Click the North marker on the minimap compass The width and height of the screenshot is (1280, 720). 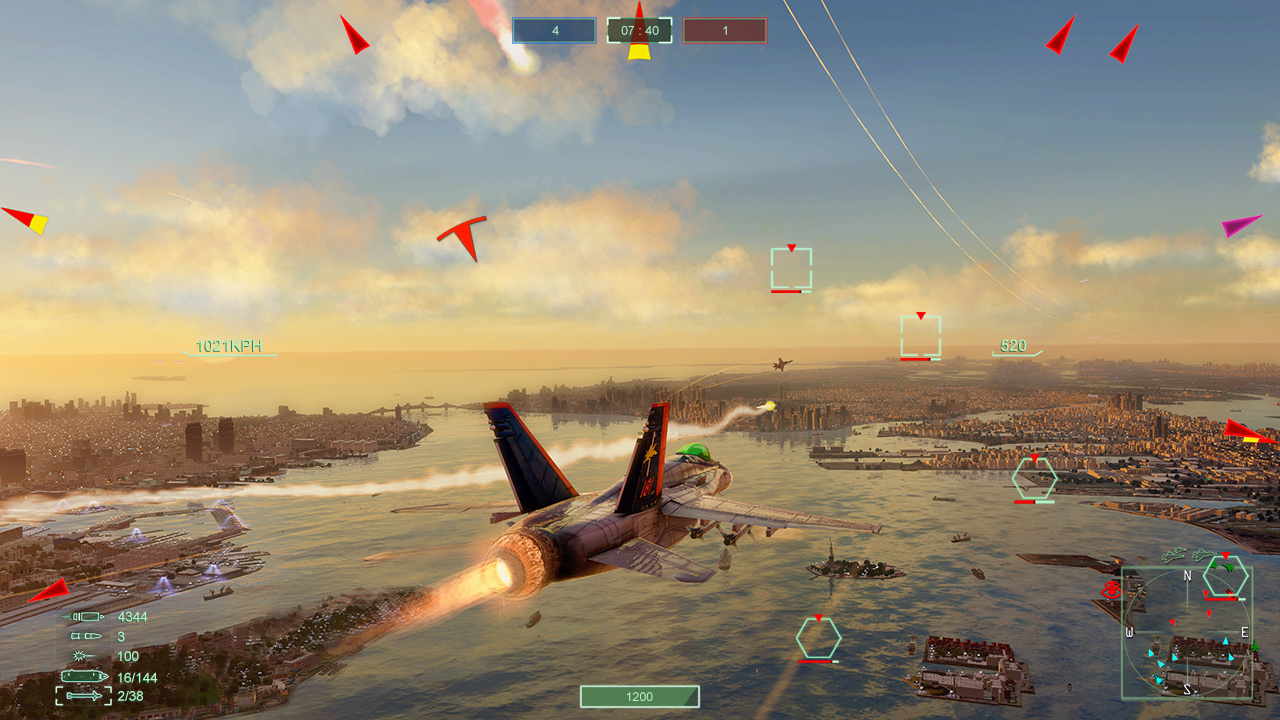click(1186, 576)
